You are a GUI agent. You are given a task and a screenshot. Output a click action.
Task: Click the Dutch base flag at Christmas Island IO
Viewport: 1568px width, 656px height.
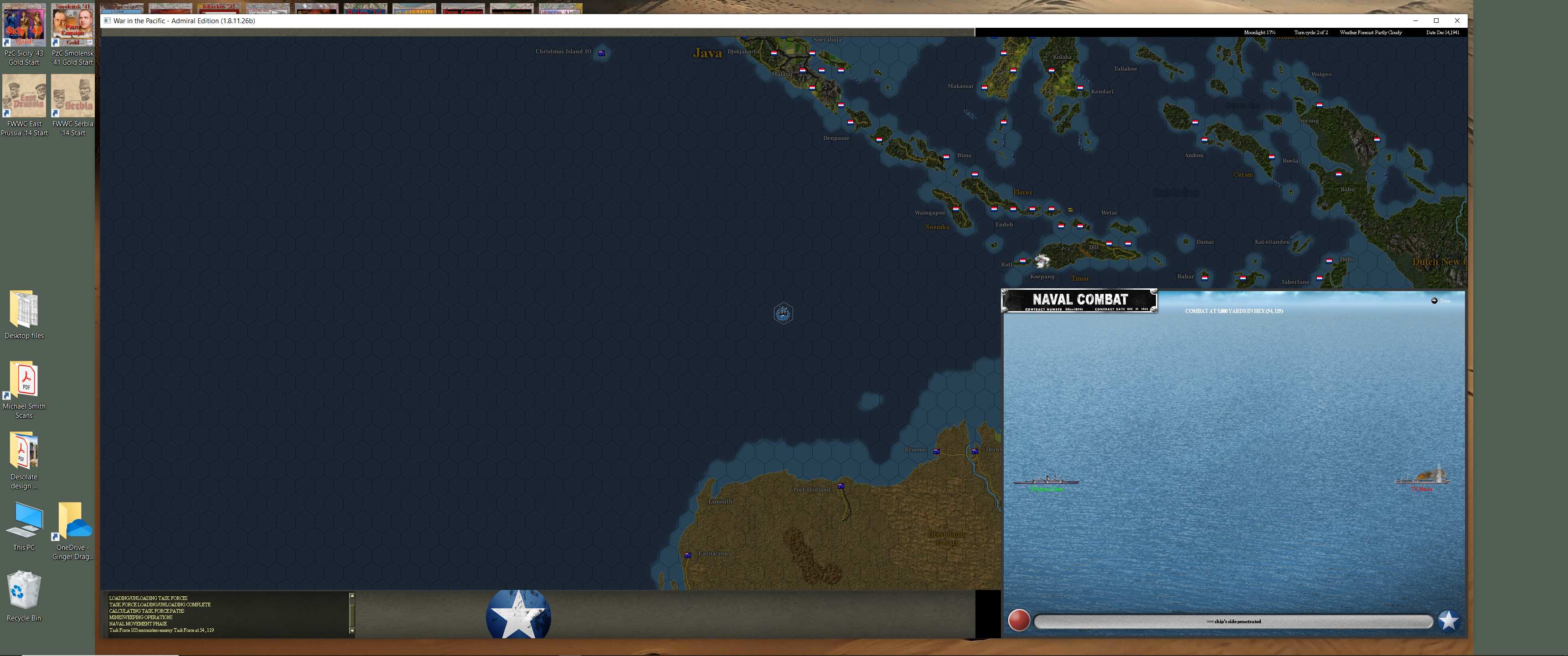tap(601, 53)
